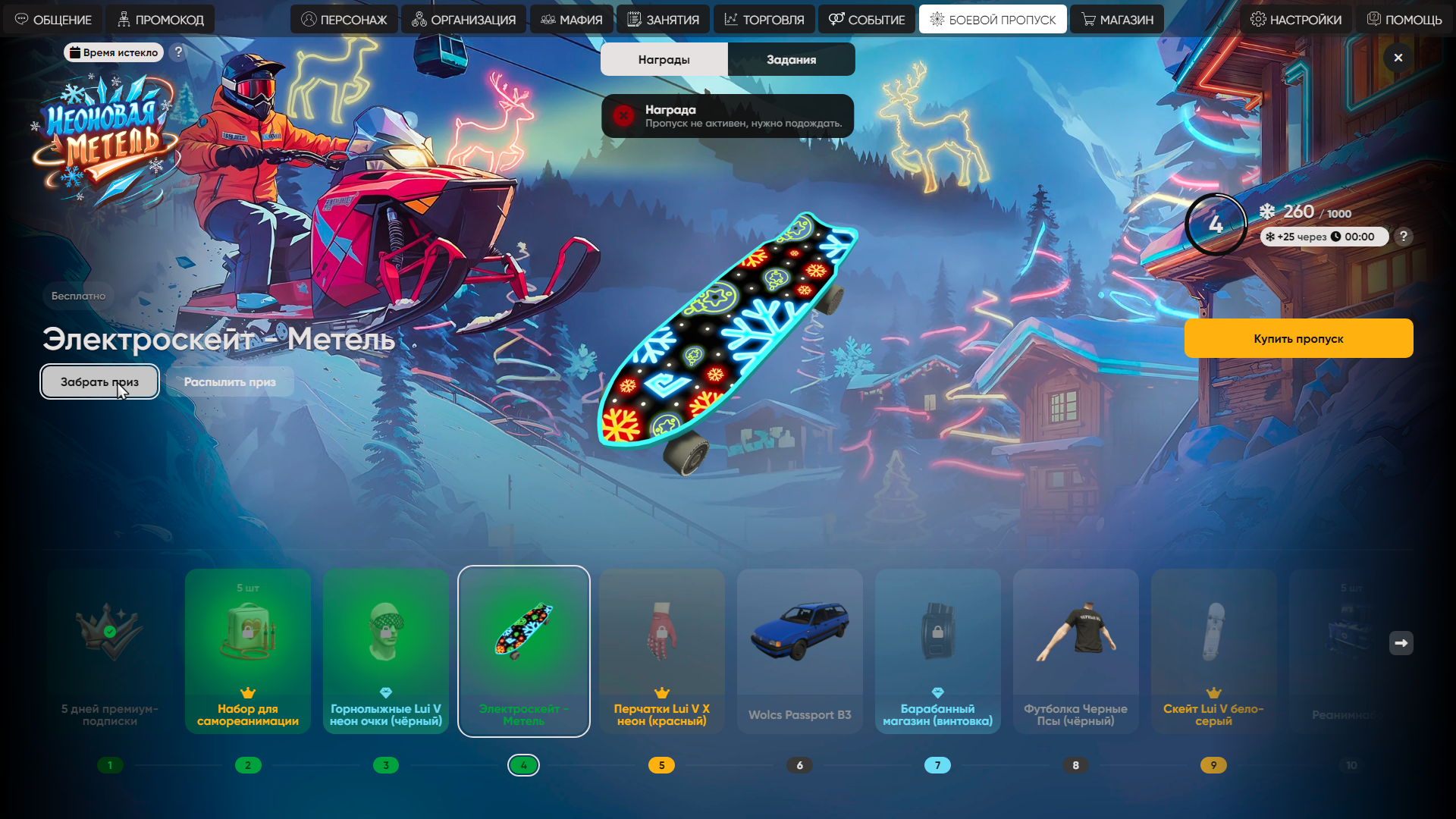Close the battle pass window
This screenshot has width=1456, height=819.
1398,58
